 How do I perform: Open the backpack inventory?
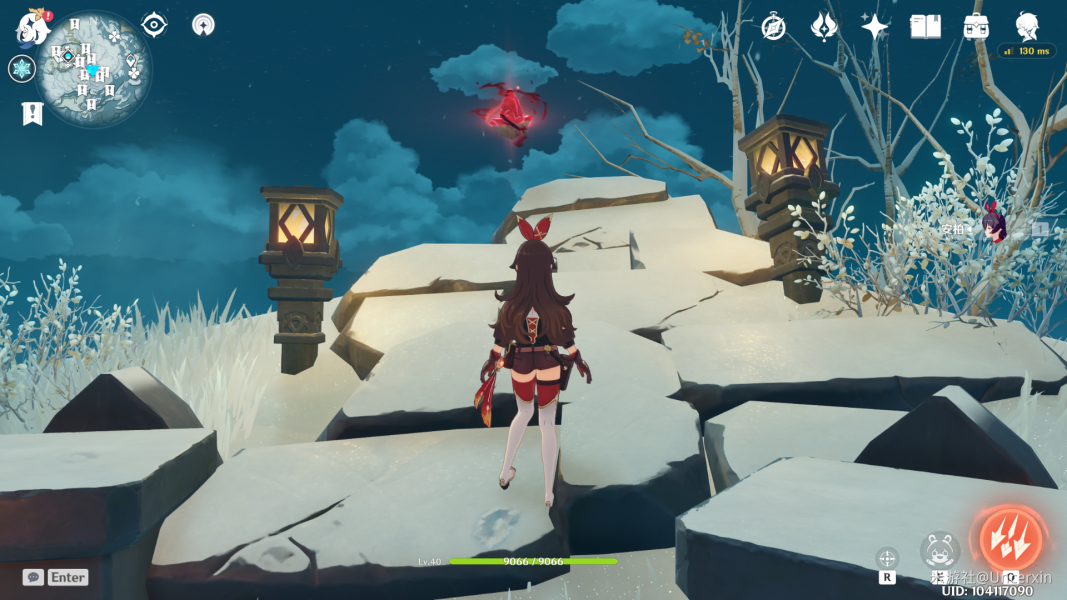pos(976,27)
